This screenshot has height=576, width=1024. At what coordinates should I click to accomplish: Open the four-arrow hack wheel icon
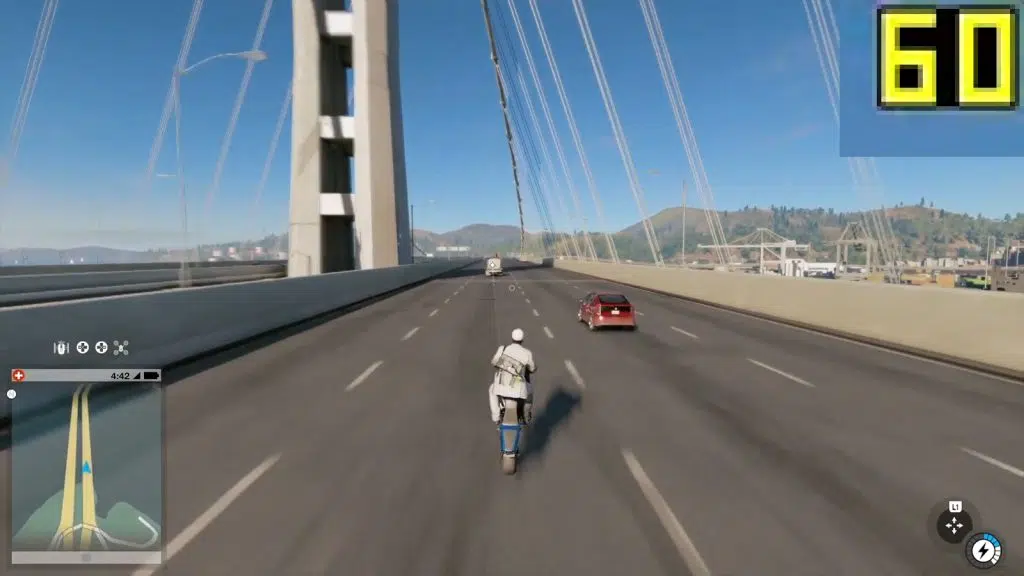click(954, 524)
